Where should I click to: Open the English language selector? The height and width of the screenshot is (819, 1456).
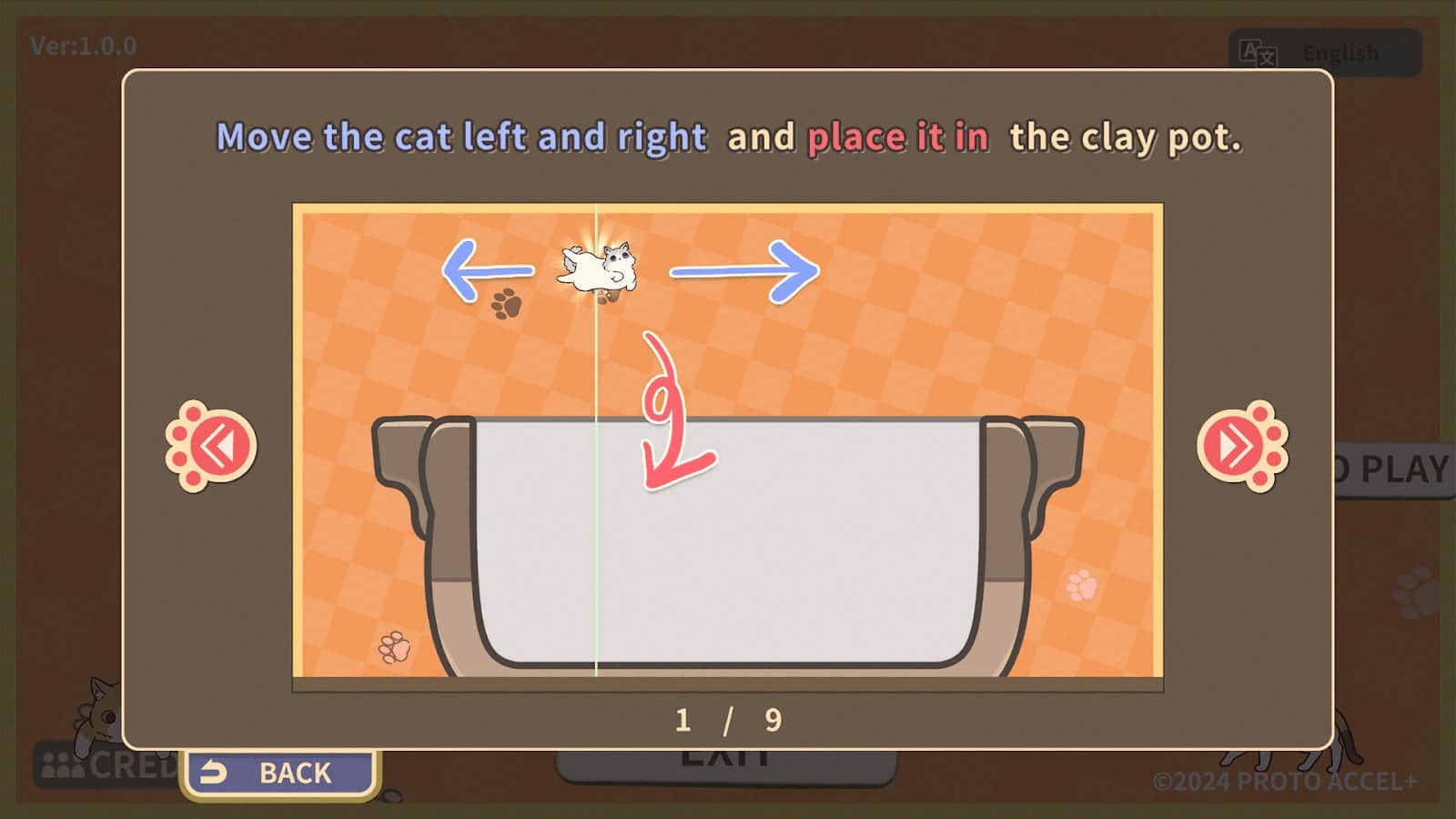pyautogui.click(x=1324, y=53)
